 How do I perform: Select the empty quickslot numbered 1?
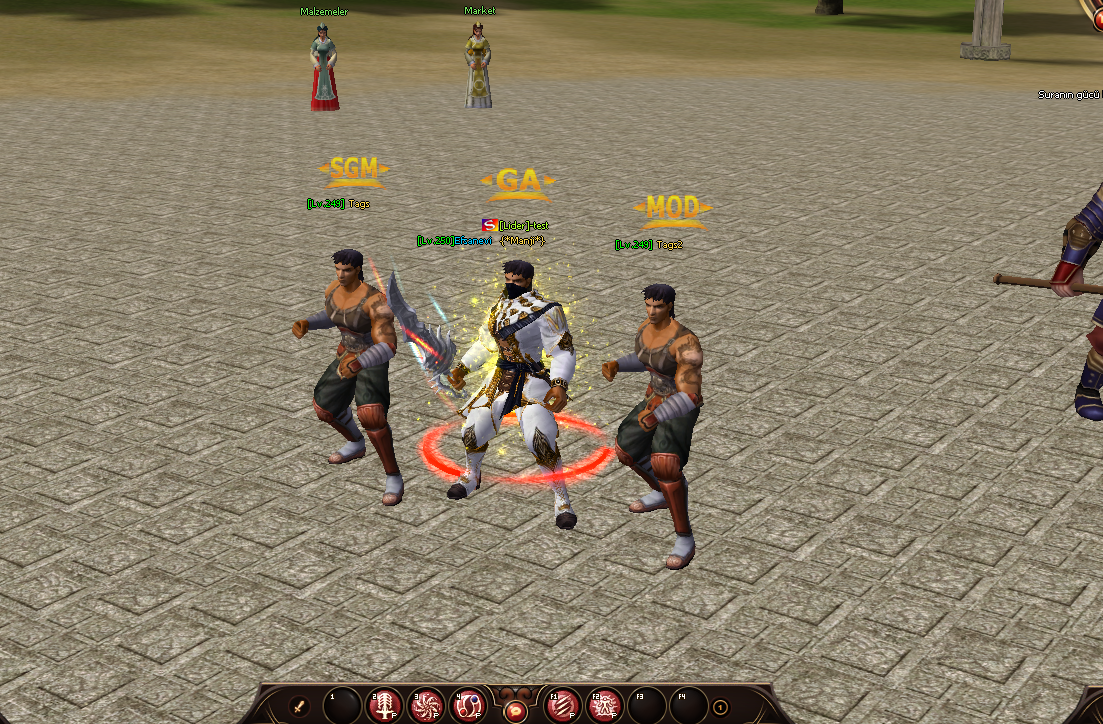coord(342,706)
